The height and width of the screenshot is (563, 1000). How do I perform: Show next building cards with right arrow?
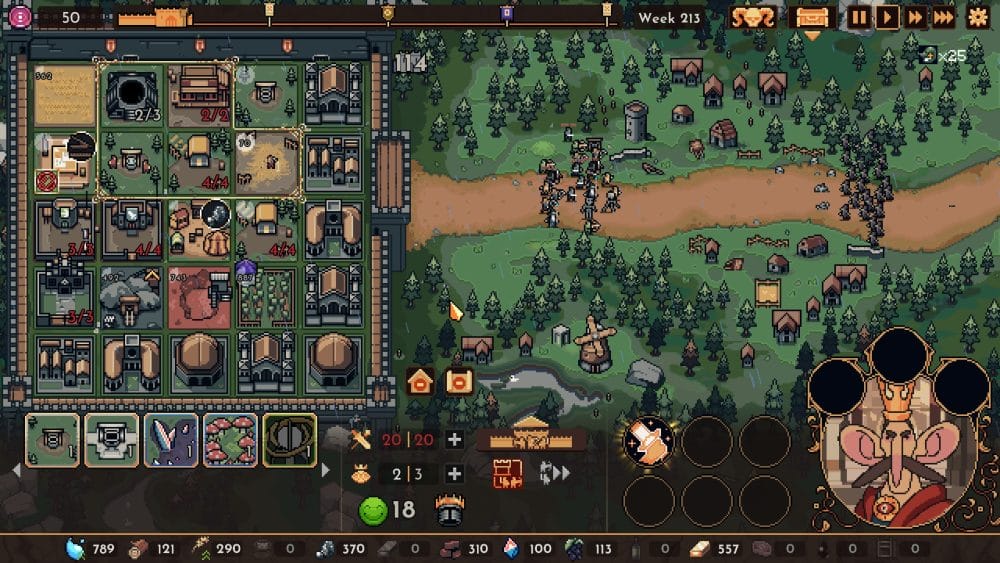click(325, 470)
